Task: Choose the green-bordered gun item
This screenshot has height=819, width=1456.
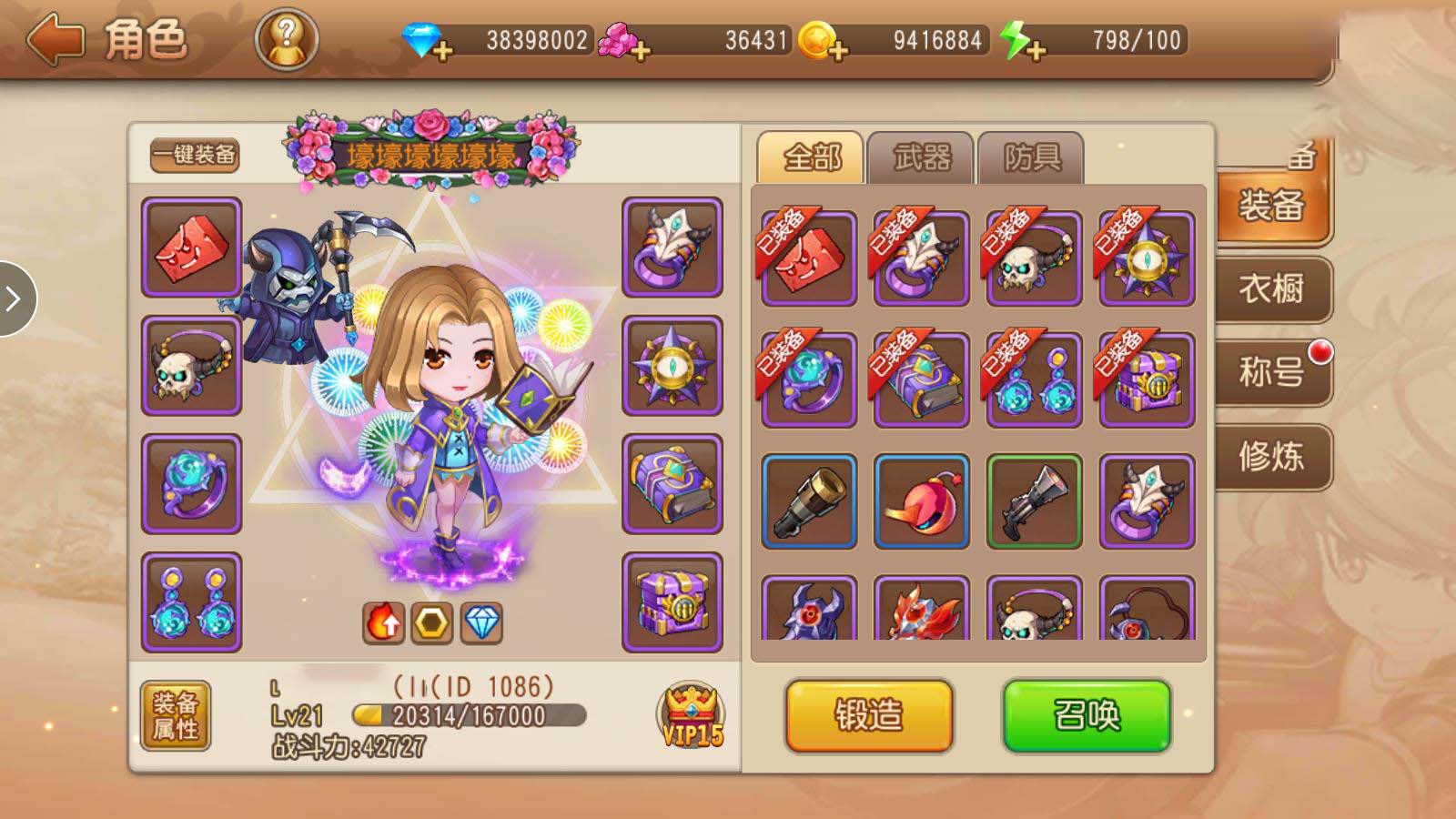Action: click(1034, 501)
